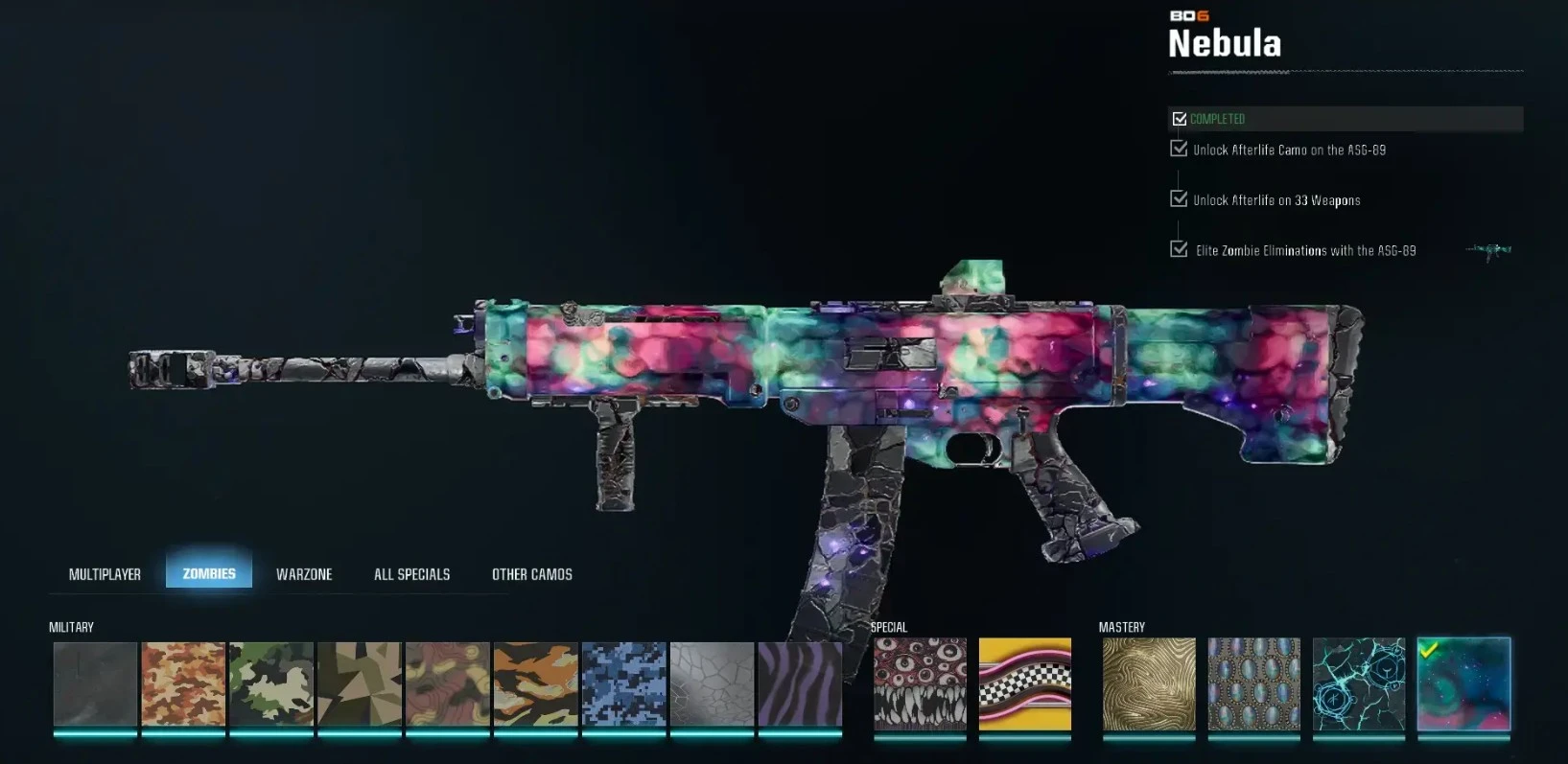This screenshot has height=764, width=1568.
Task: Select the blue digital camo in Military row
Action: click(x=623, y=684)
